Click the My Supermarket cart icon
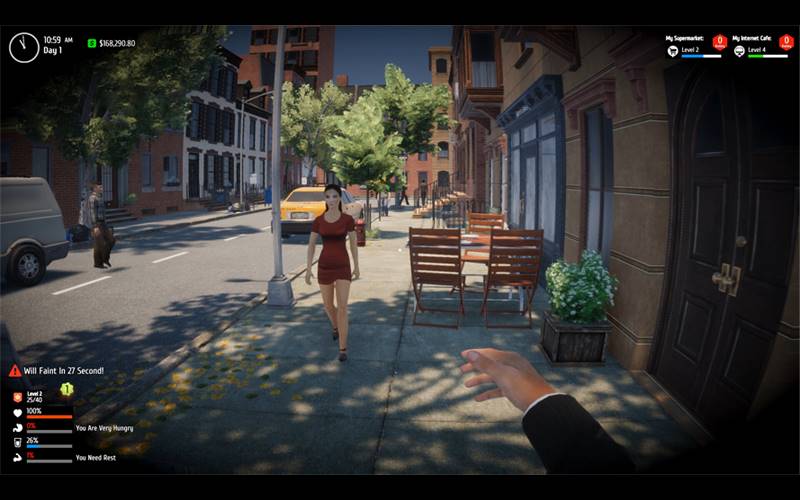This screenshot has height=500, width=800. coord(673,51)
